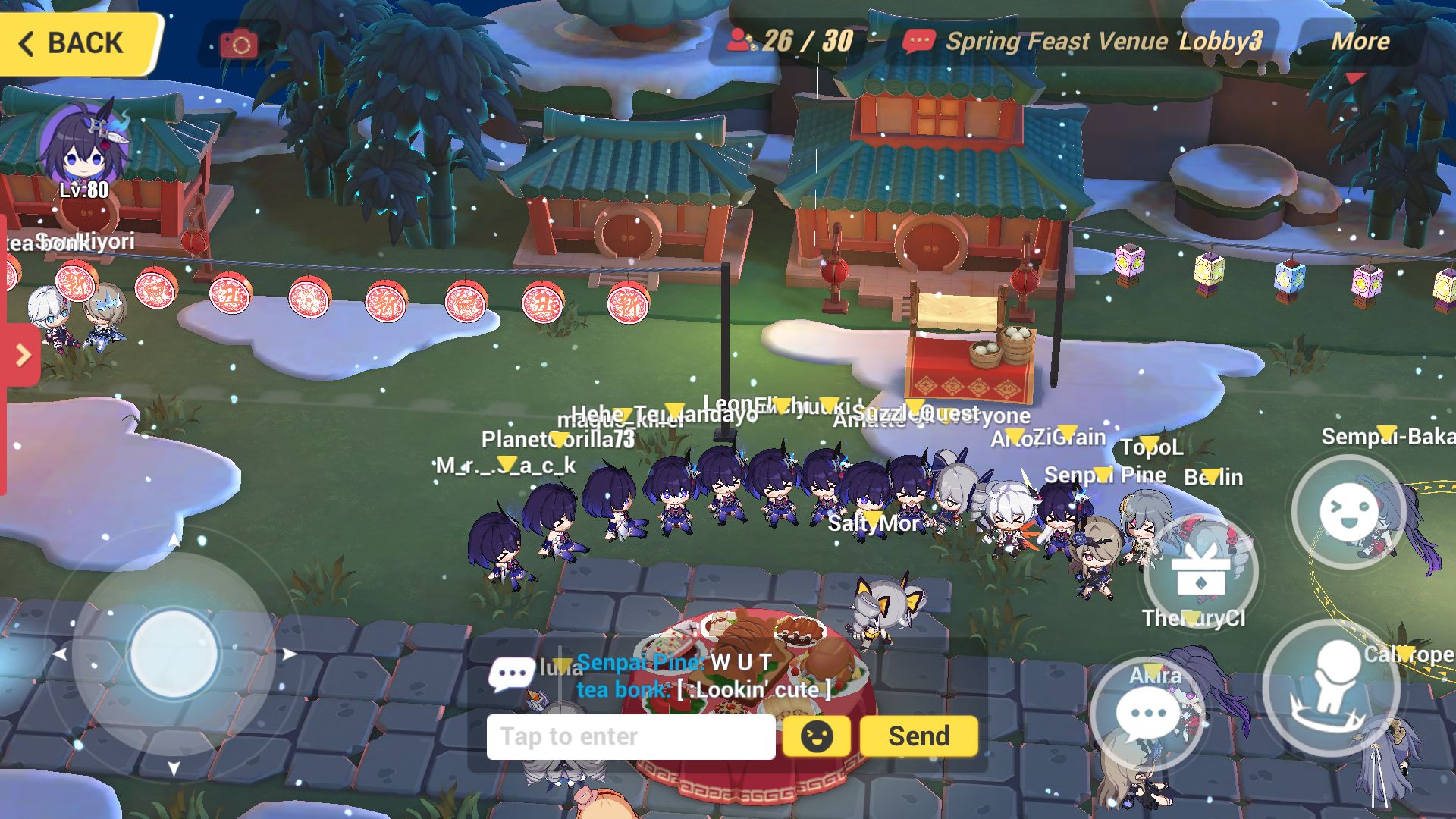Tap the chat input field to enter text
Viewport: 1456px width, 819px height.
[x=631, y=736]
